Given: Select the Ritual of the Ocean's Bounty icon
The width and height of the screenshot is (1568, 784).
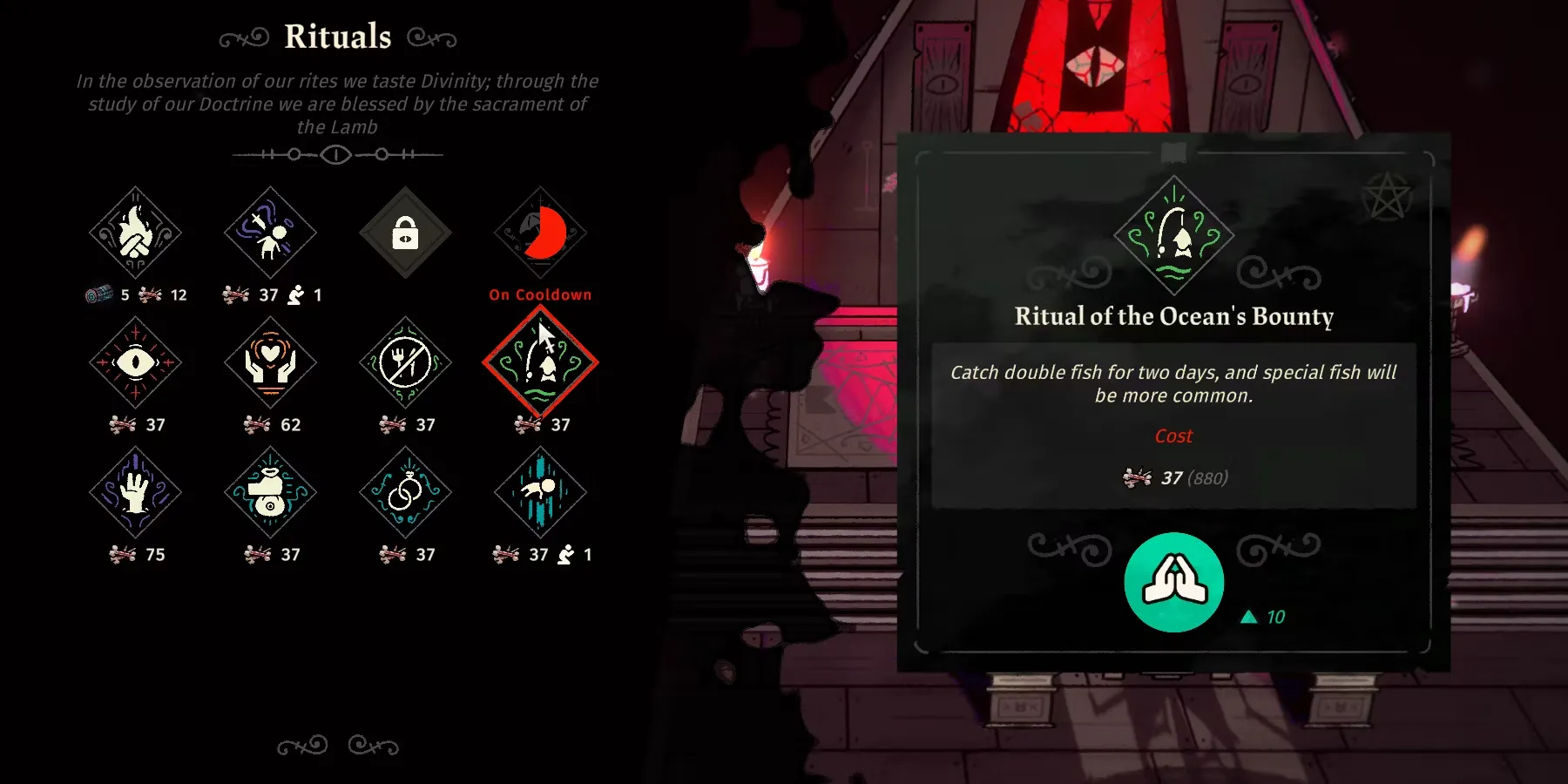Looking at the screenshot, I should point(540,362).
